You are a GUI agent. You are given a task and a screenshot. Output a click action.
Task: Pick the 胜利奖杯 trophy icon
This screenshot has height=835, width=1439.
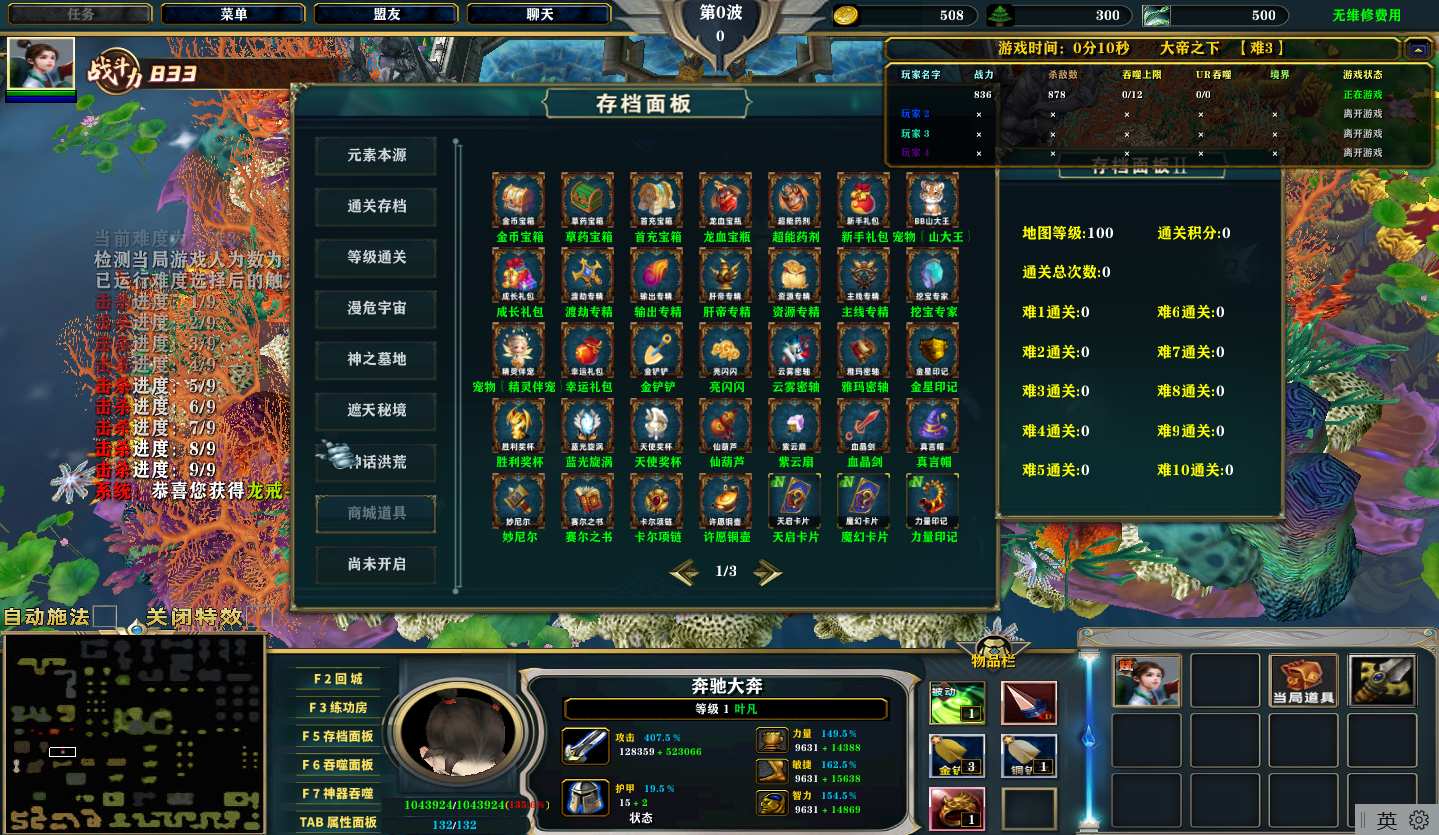click(518, 424)
